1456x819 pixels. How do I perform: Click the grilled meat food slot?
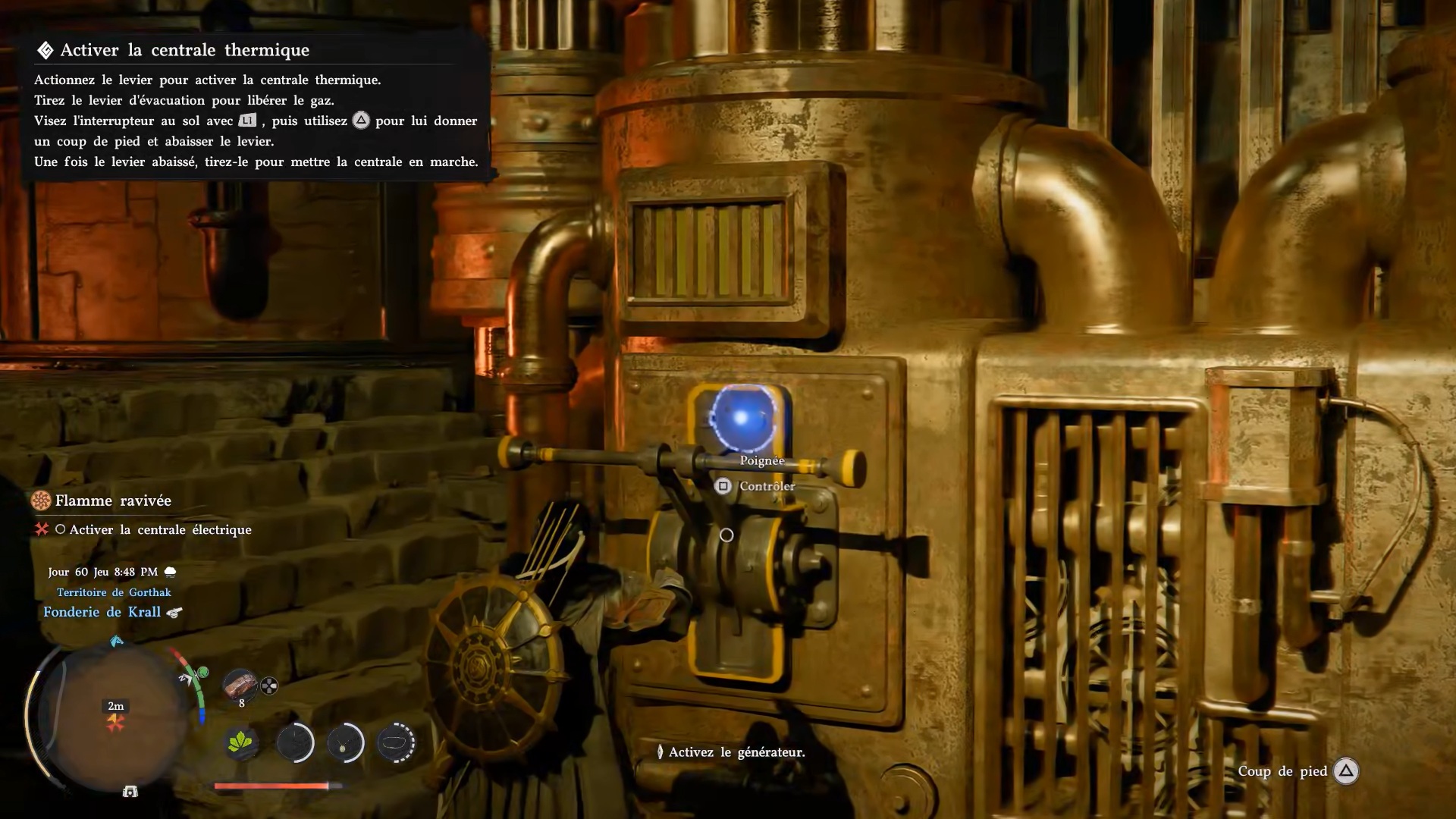[x=240, y=685]
